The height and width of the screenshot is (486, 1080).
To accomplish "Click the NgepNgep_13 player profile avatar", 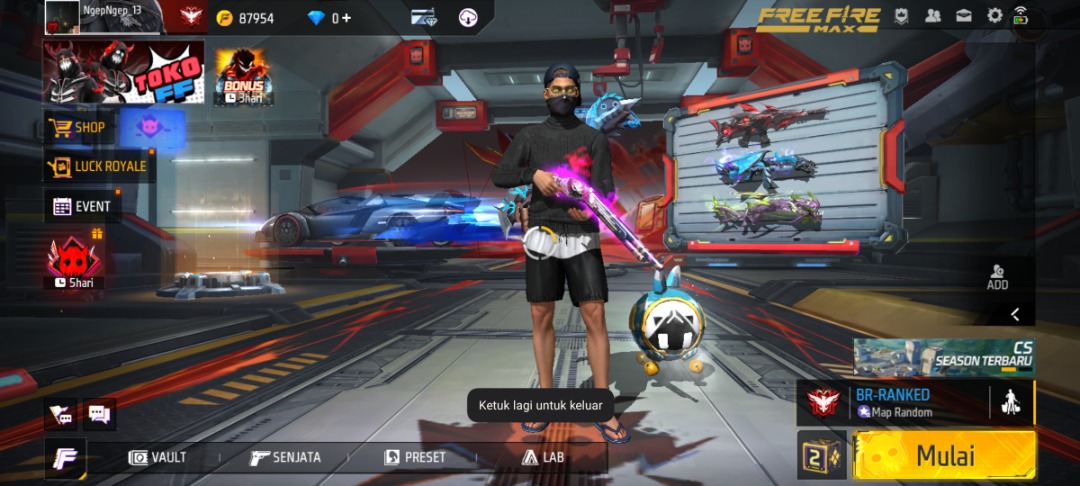I will point(62,16).
